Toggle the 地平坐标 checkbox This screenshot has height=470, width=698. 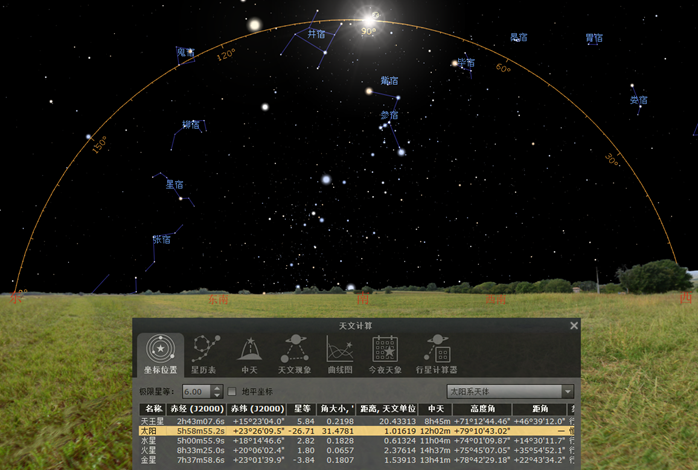tap(233, 391)
